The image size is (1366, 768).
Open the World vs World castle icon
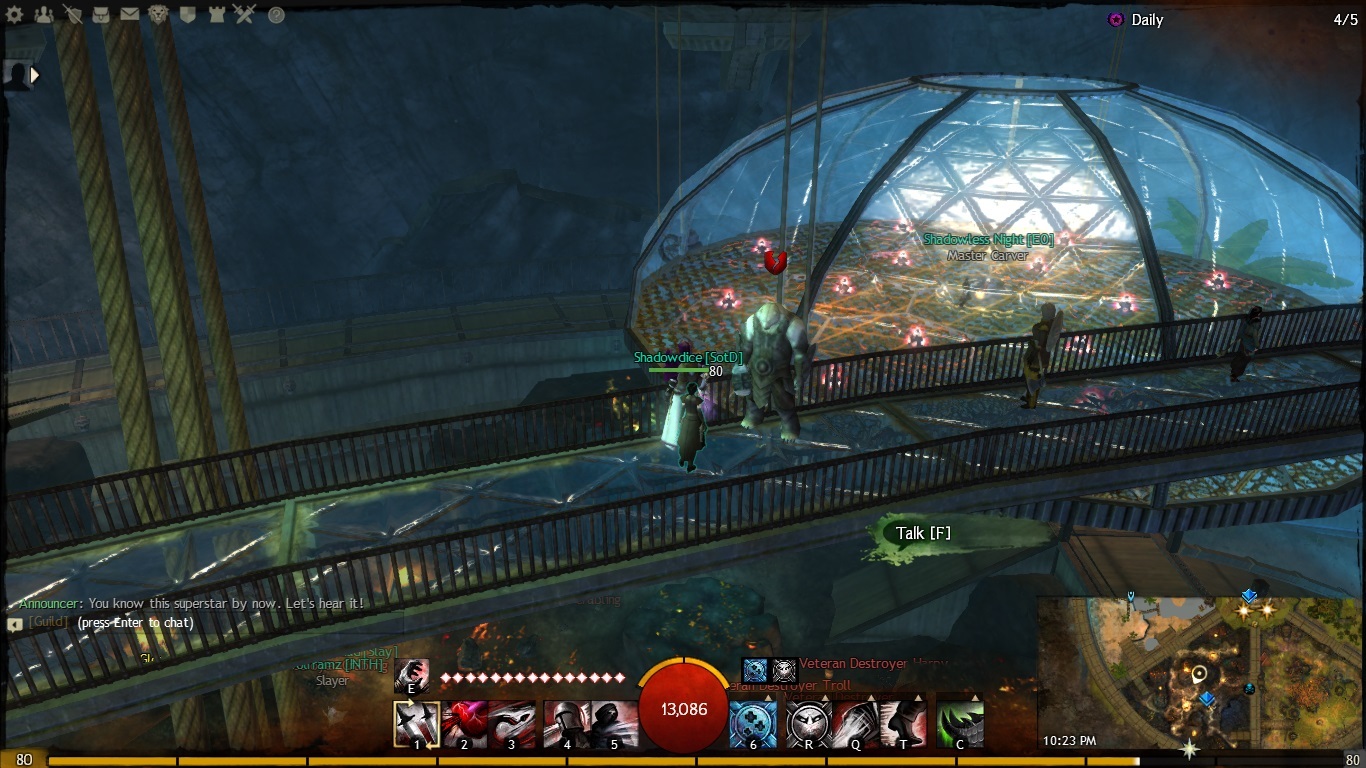click(216, 15)
